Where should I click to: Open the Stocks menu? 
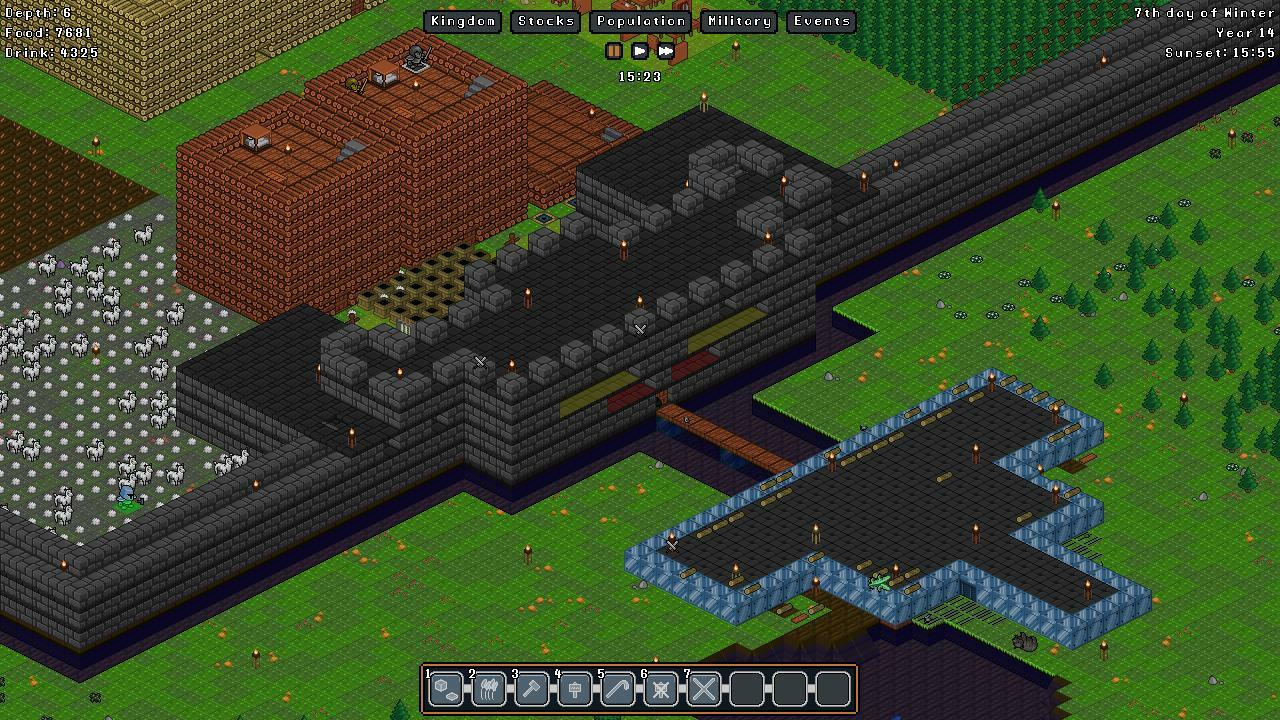tap(545, 20)
